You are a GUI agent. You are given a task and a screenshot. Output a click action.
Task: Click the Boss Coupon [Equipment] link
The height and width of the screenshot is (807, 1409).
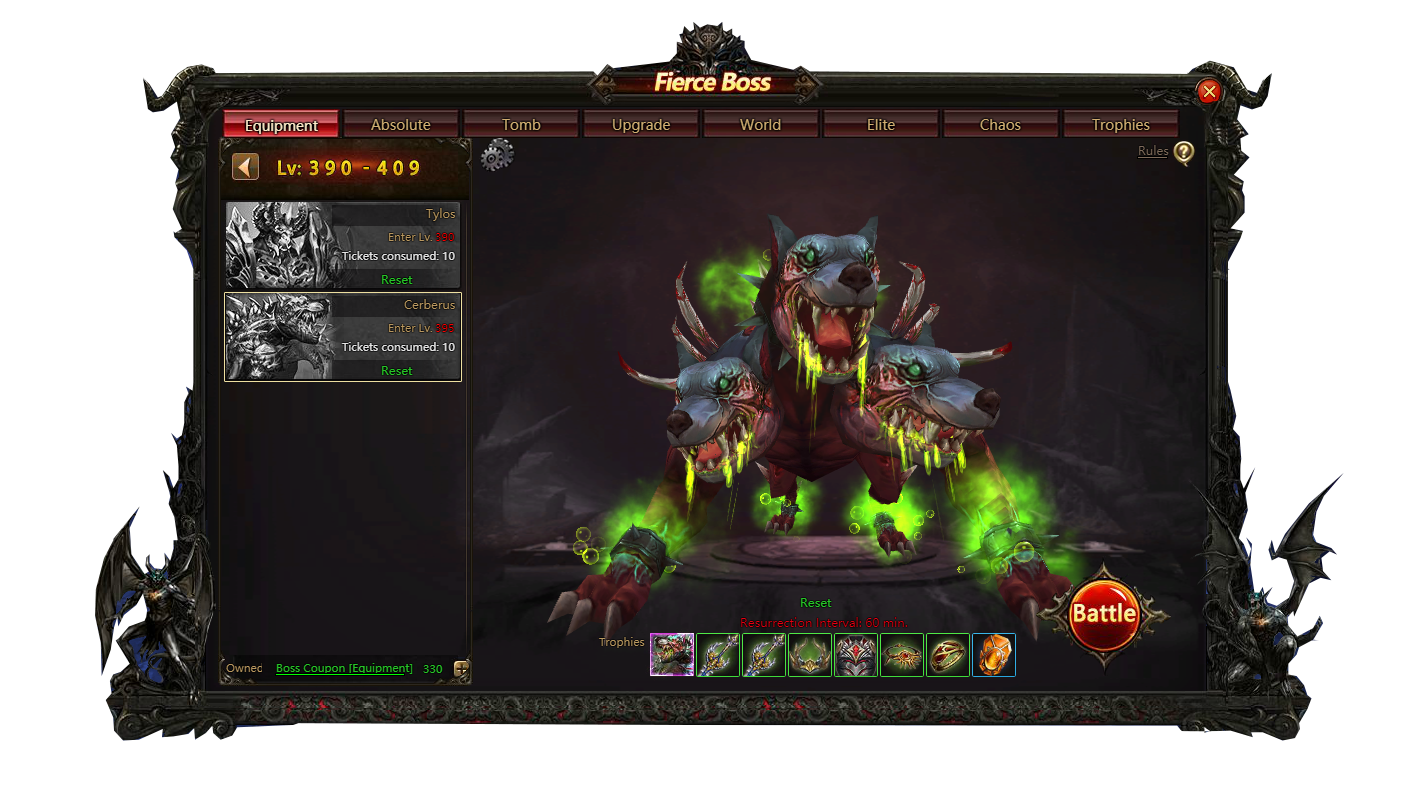(344, 669)
